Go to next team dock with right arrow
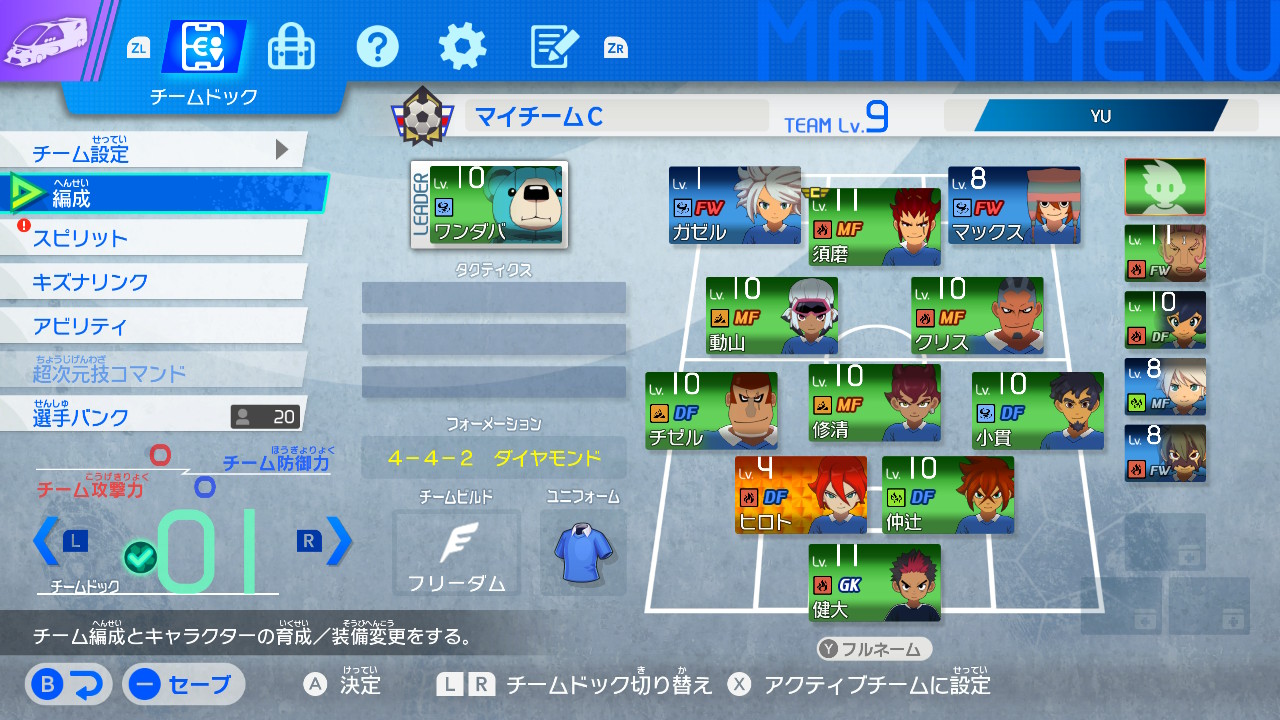This screenshot has height=720, width=1280. [x=339, y=541]
